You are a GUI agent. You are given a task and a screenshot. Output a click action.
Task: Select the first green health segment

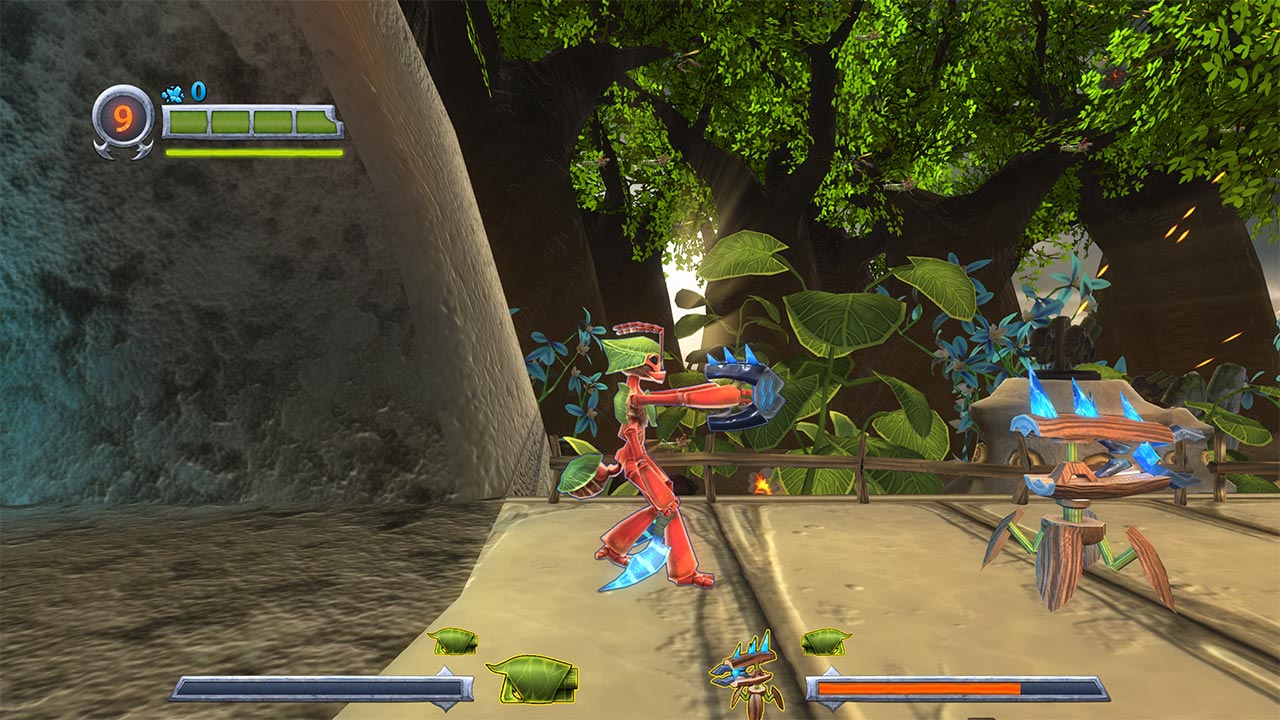click(187, 121)
